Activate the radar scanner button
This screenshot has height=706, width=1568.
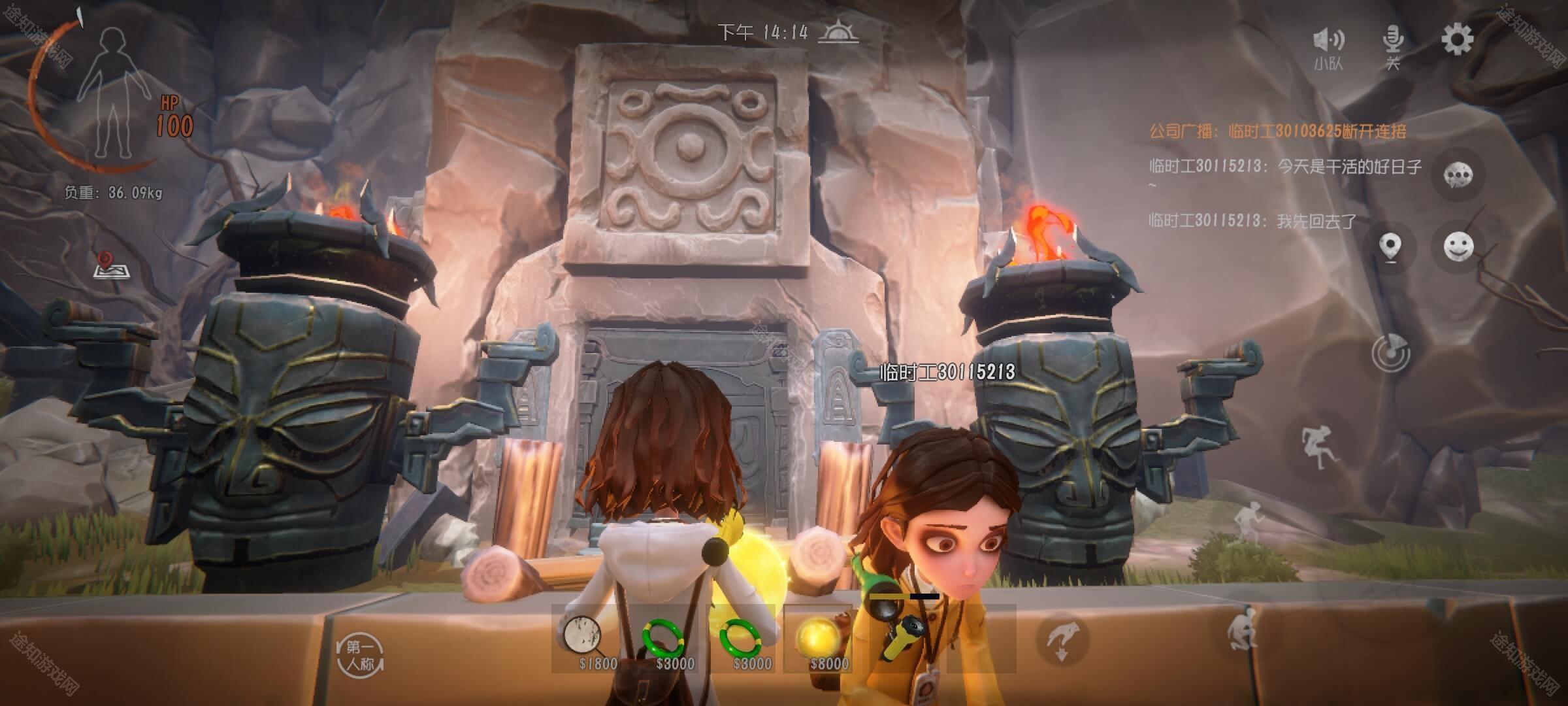point(1391,354)
